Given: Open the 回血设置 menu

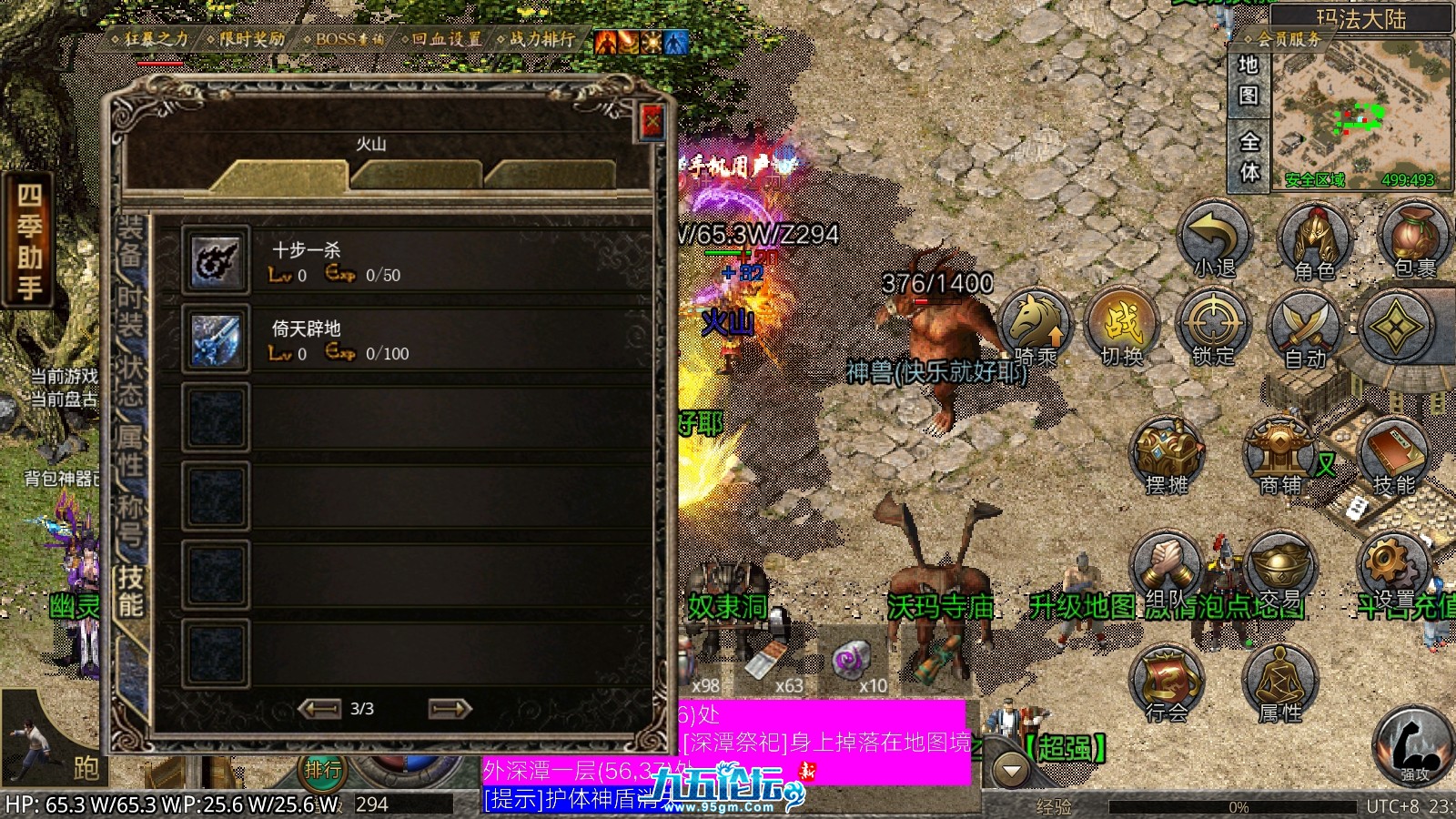Looking at the screenshot, I should tap(441, 39).
